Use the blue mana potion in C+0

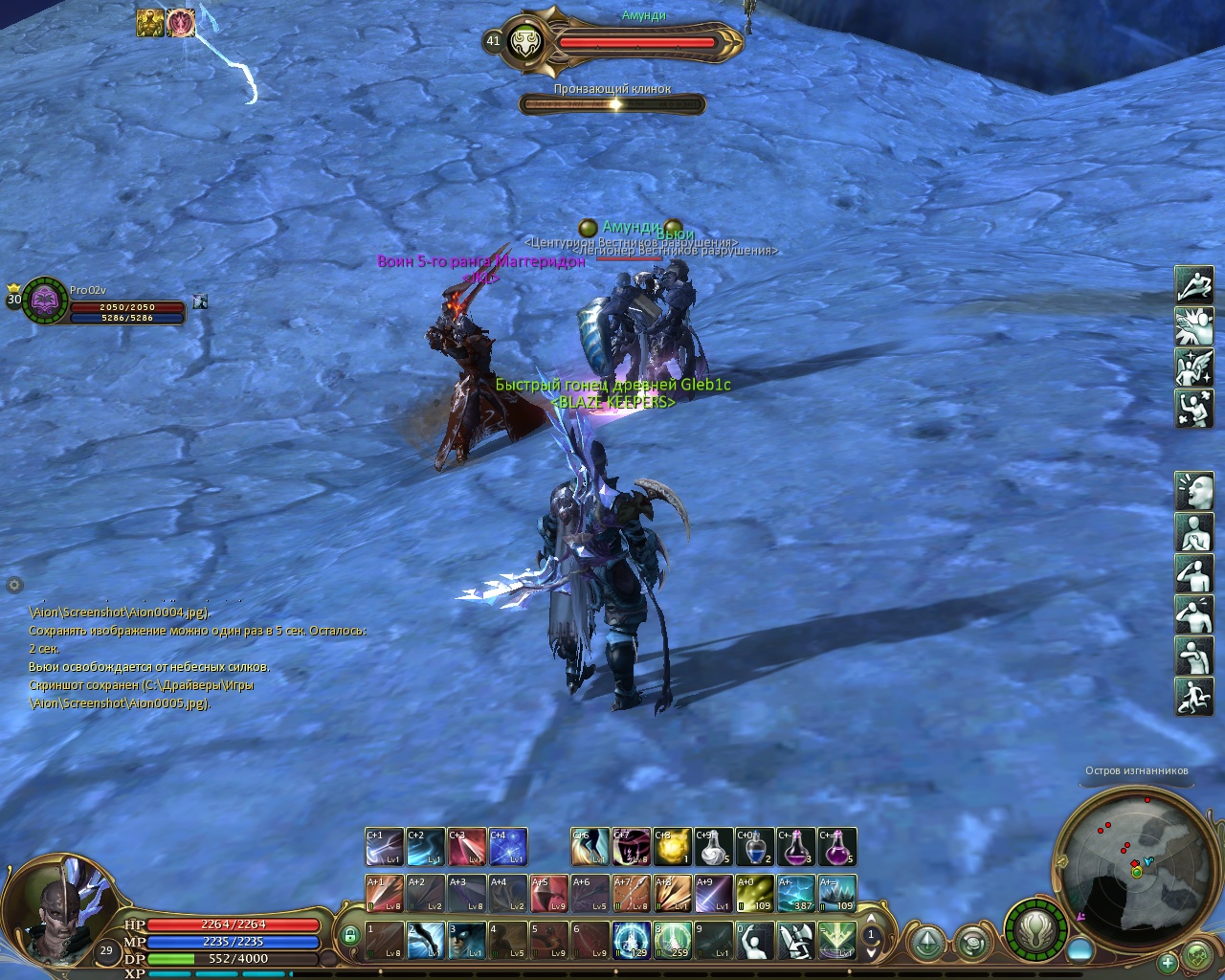pyautogui.click(x=754, y=847)
